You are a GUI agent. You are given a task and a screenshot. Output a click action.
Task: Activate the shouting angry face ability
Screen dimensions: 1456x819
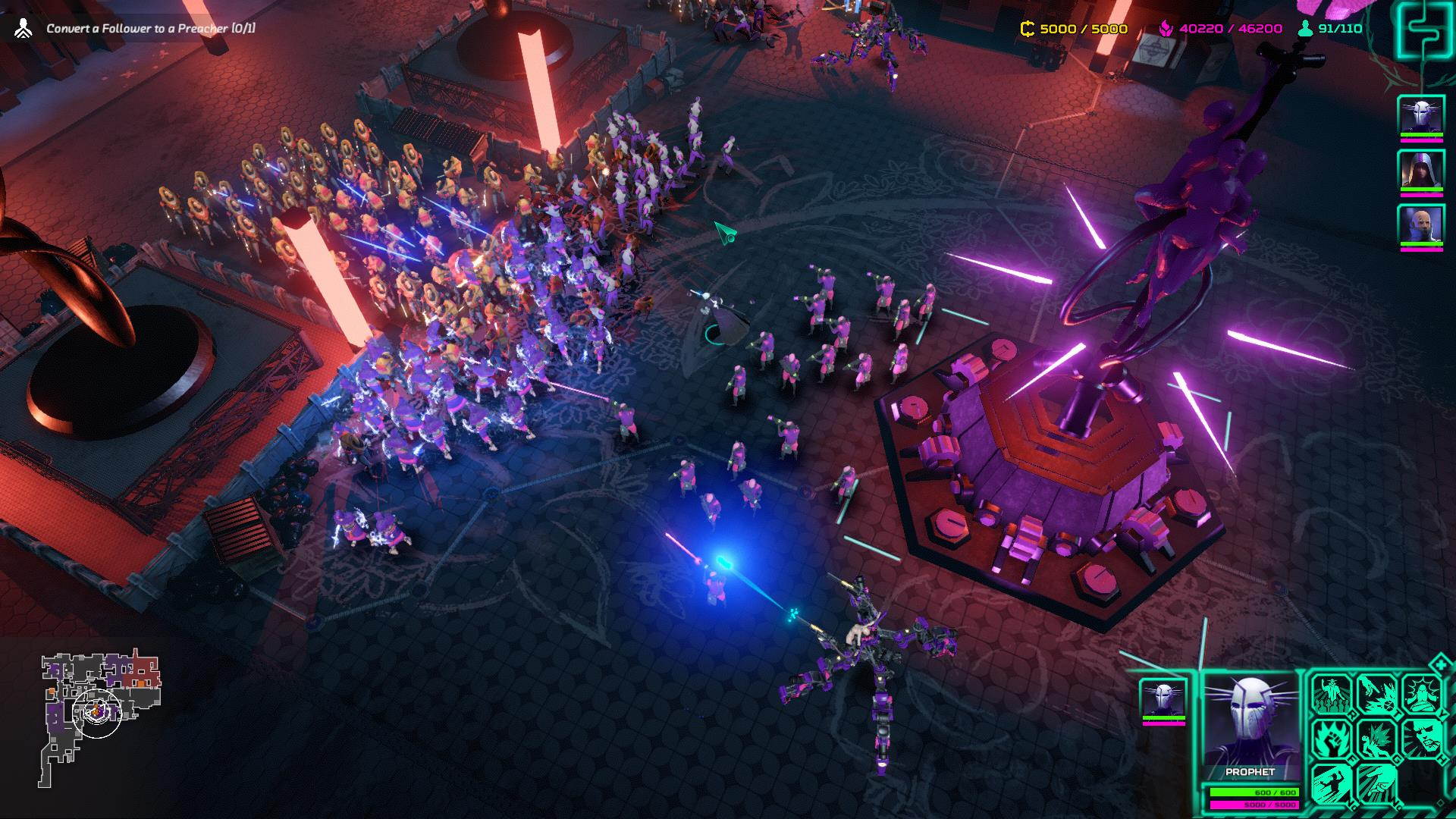(x=1421, y=738)
